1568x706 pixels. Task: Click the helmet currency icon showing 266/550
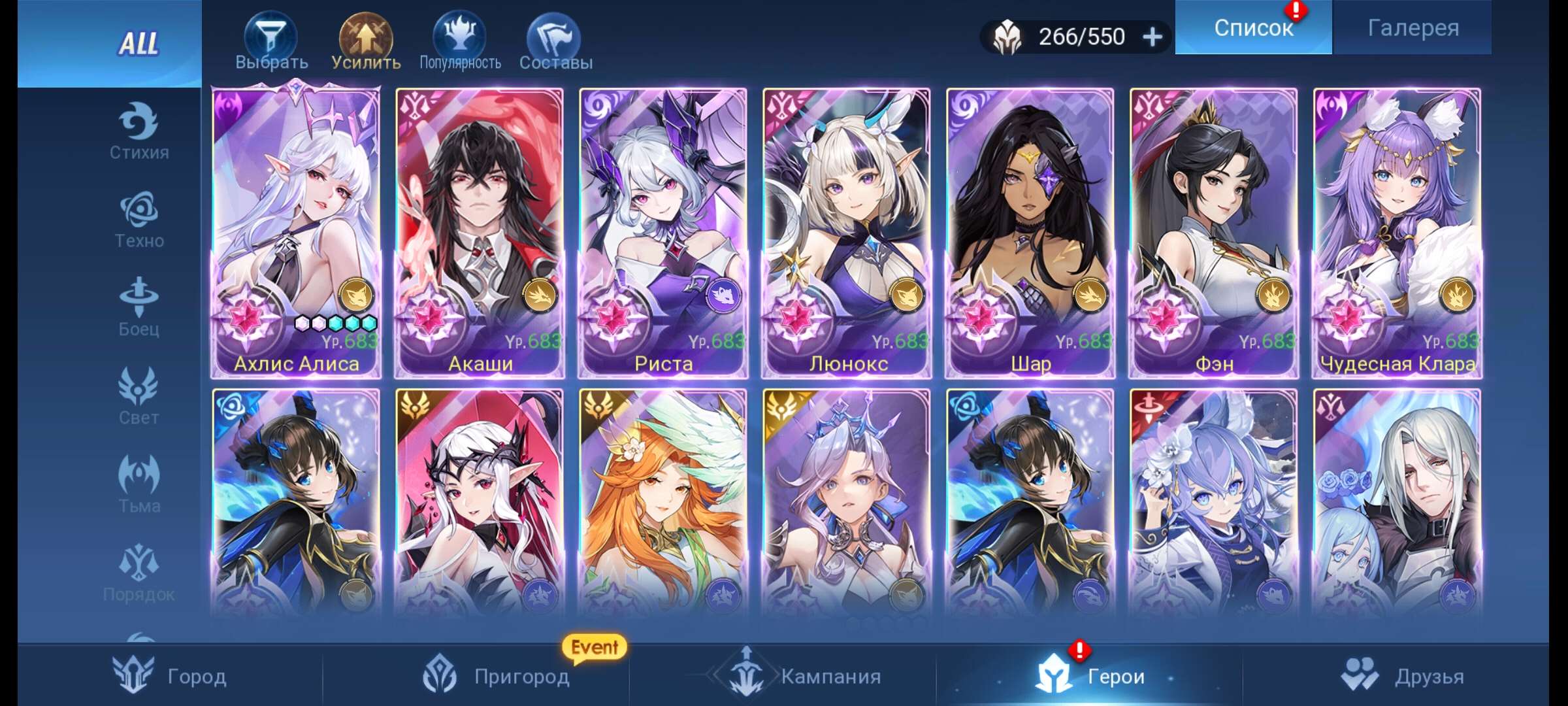pos(1007,36)
